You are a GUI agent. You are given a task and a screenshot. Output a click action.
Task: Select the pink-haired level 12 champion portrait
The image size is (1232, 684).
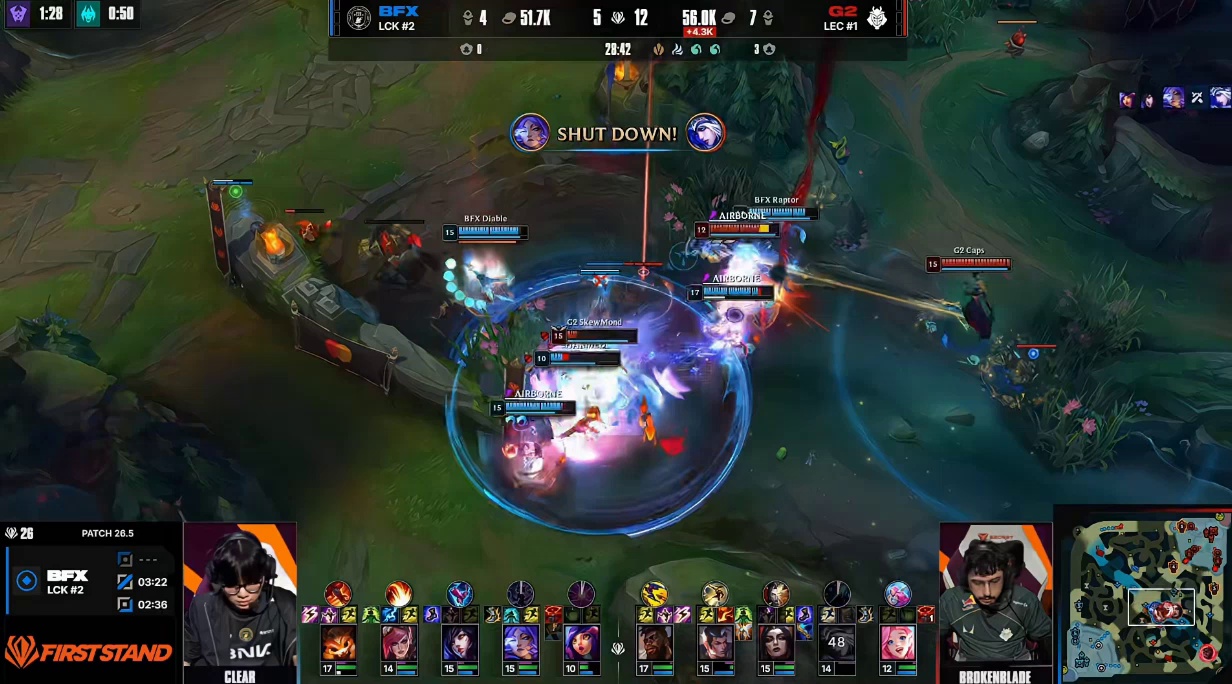898,643
